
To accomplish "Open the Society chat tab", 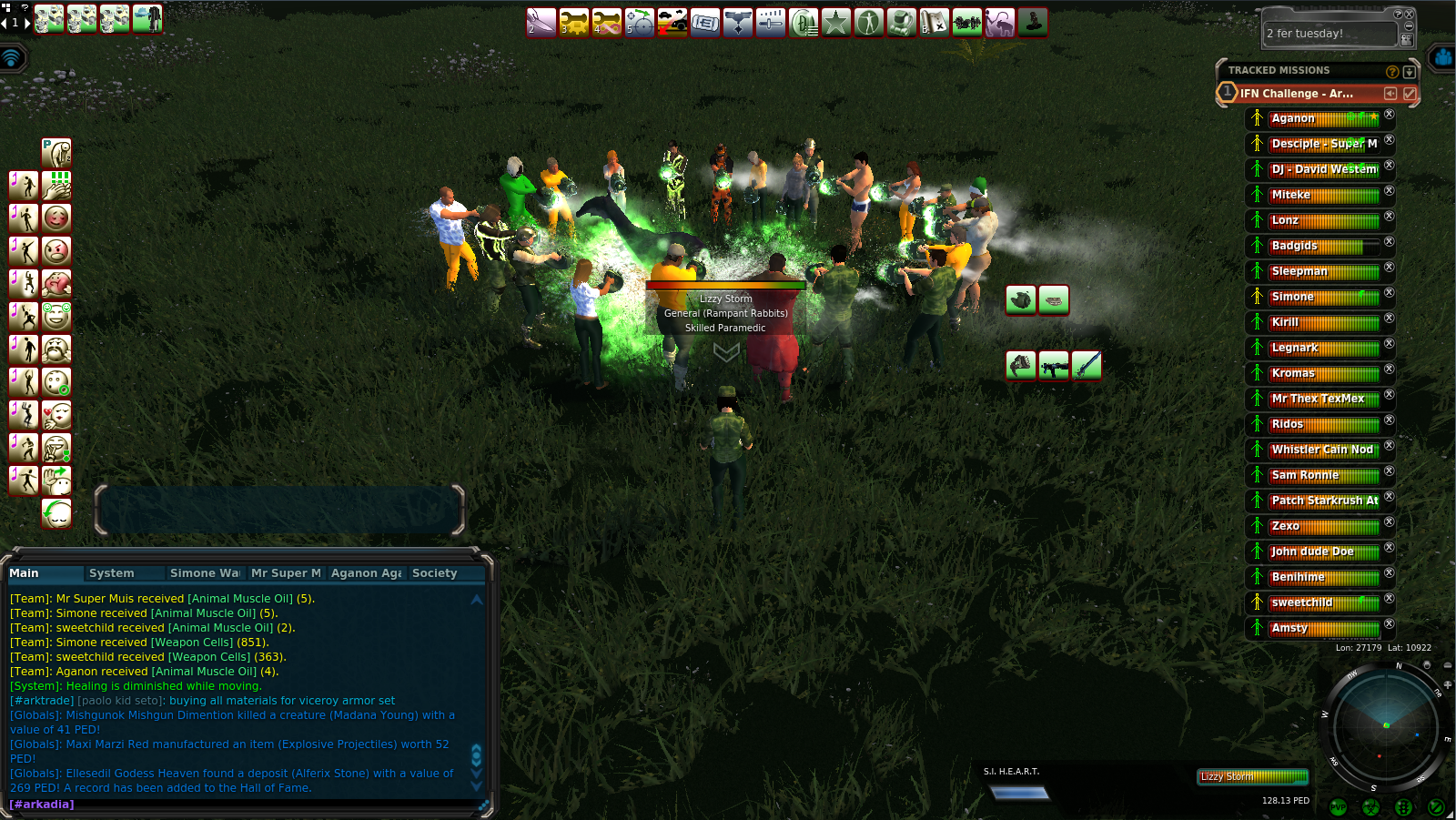I will click(x=434, y=573).
